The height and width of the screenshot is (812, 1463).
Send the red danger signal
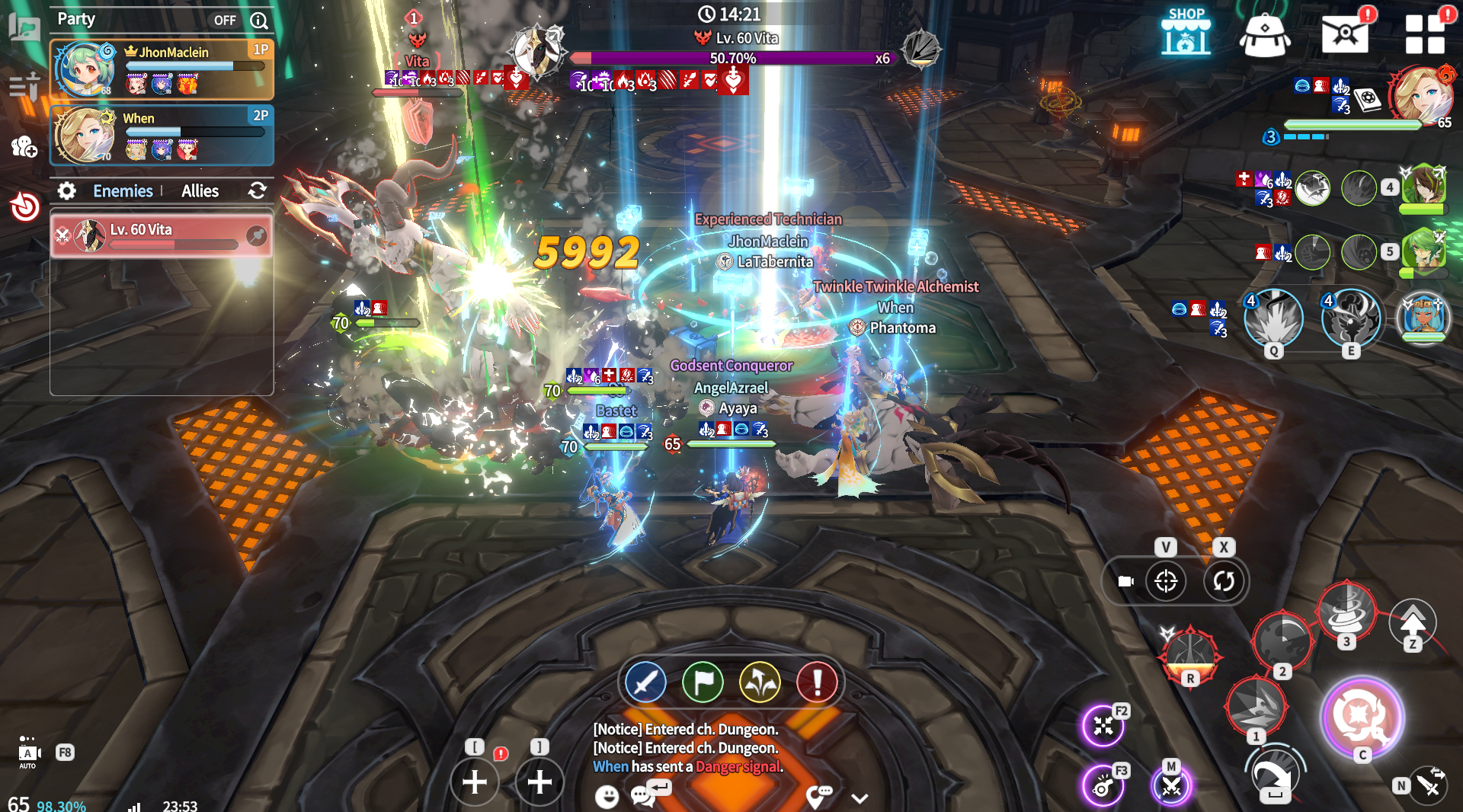click(817, 683)
